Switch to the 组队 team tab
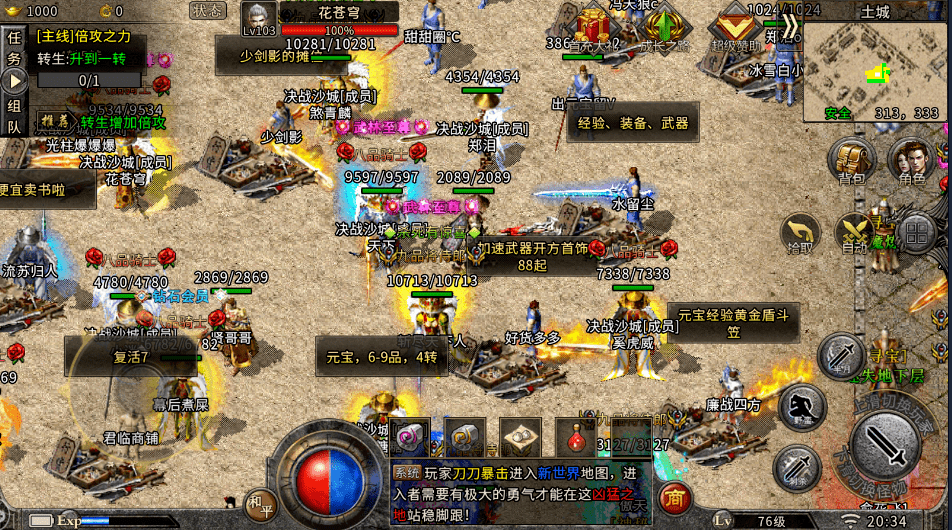Screen dimensions: 952x530 14,115
